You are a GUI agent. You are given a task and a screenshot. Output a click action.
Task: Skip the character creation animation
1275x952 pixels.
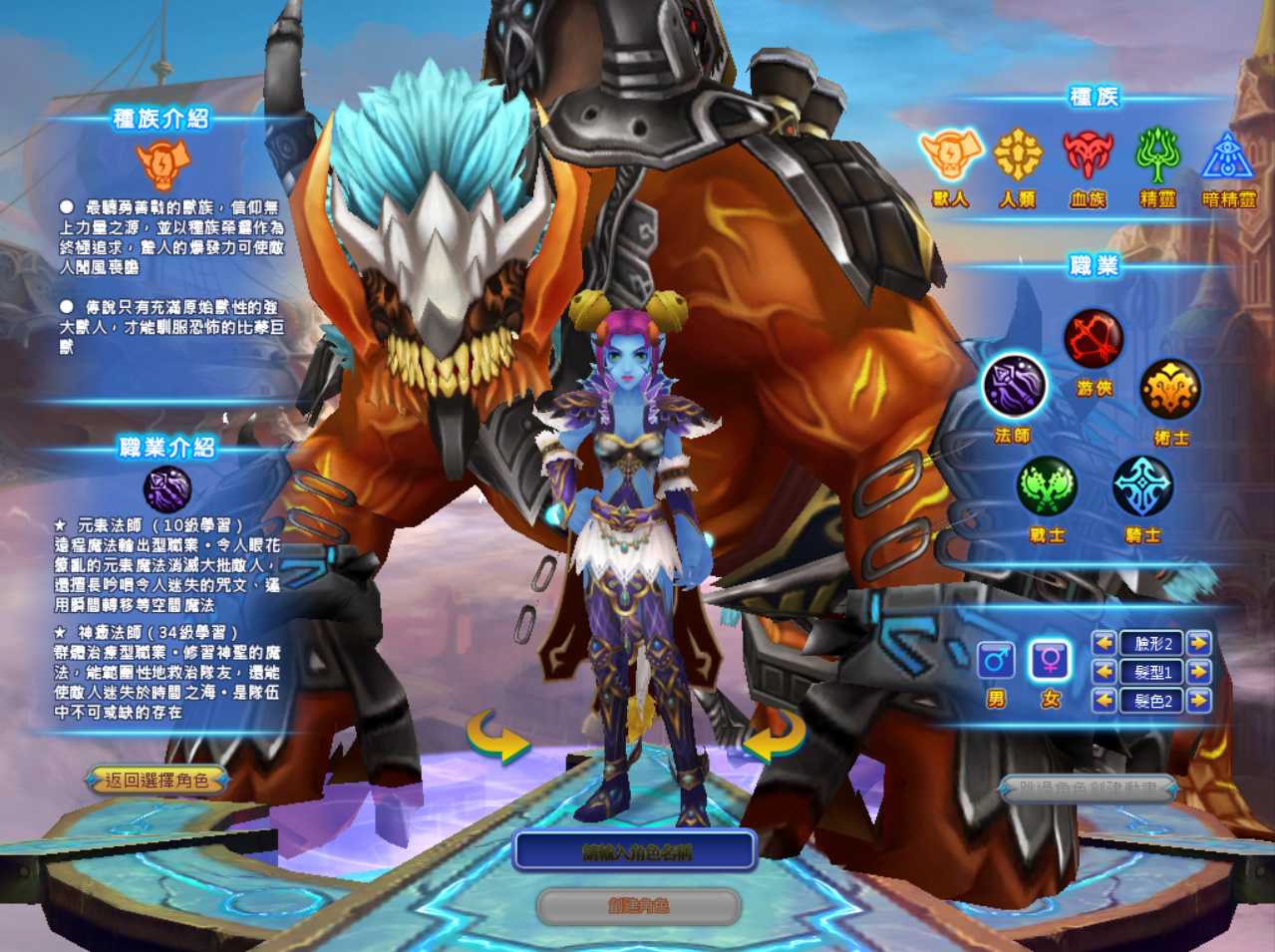[x=1089, y=789]
